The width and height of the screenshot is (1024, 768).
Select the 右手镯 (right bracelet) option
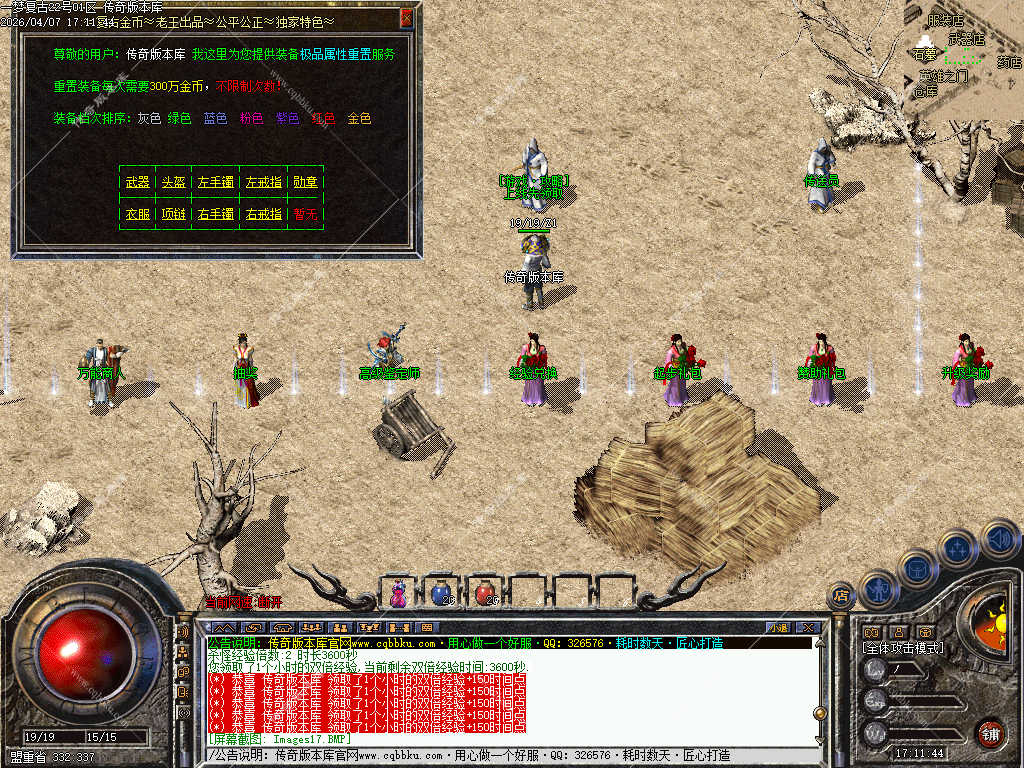[216, 214]
